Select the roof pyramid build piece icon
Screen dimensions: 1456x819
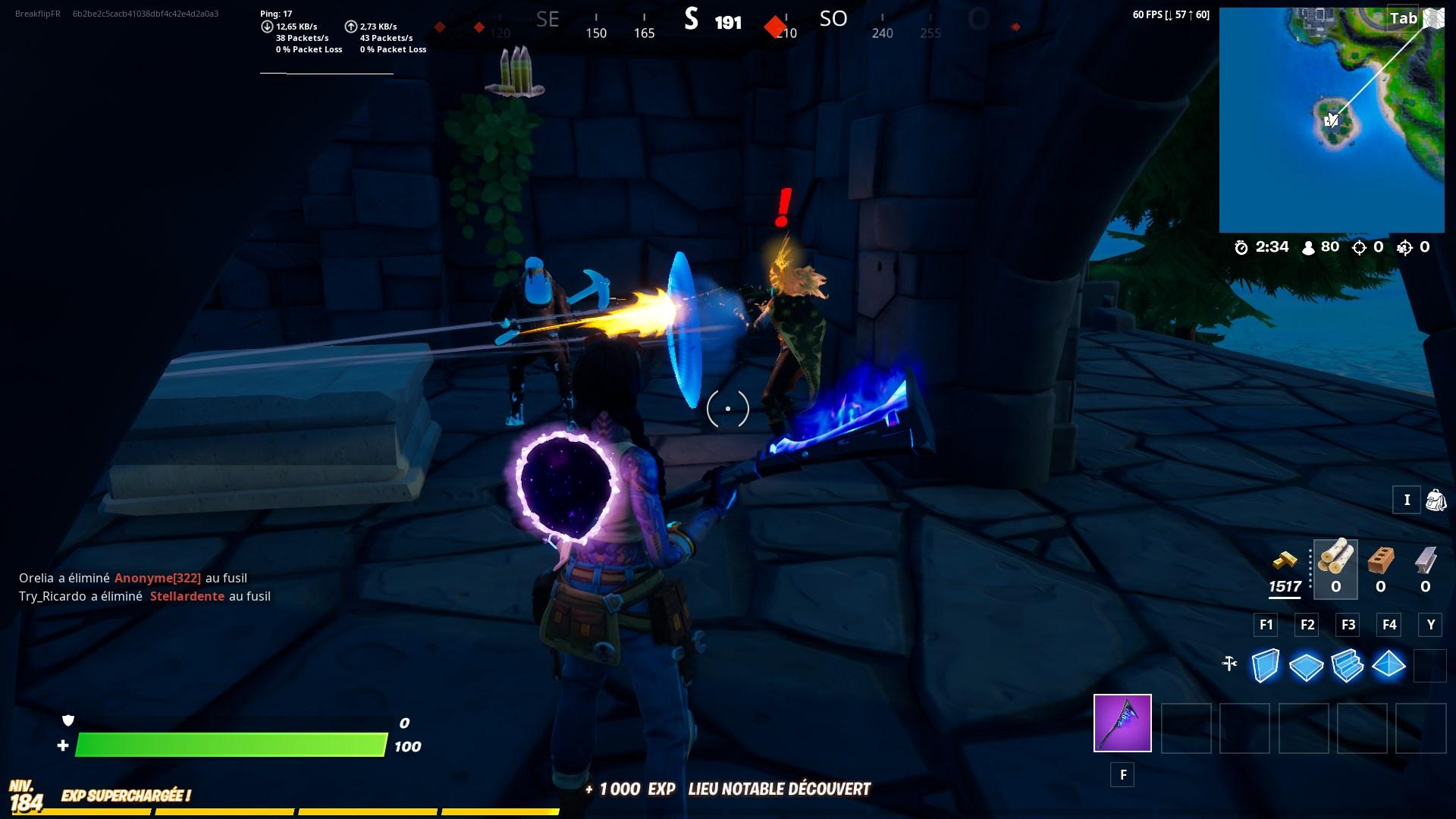(1390, 666)
